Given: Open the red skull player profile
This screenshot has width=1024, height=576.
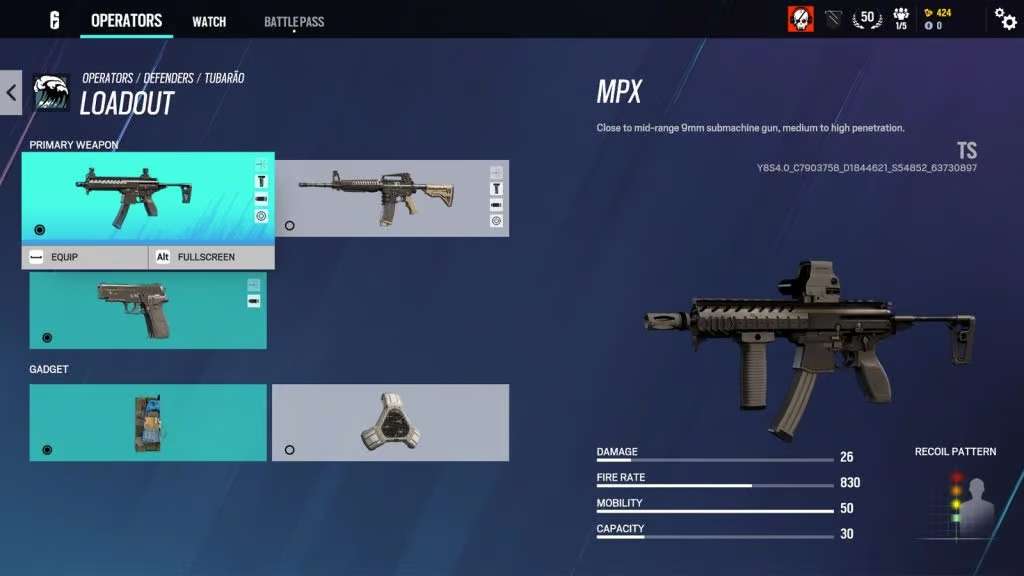Looking at the screenshot, I should coord(800,19).
